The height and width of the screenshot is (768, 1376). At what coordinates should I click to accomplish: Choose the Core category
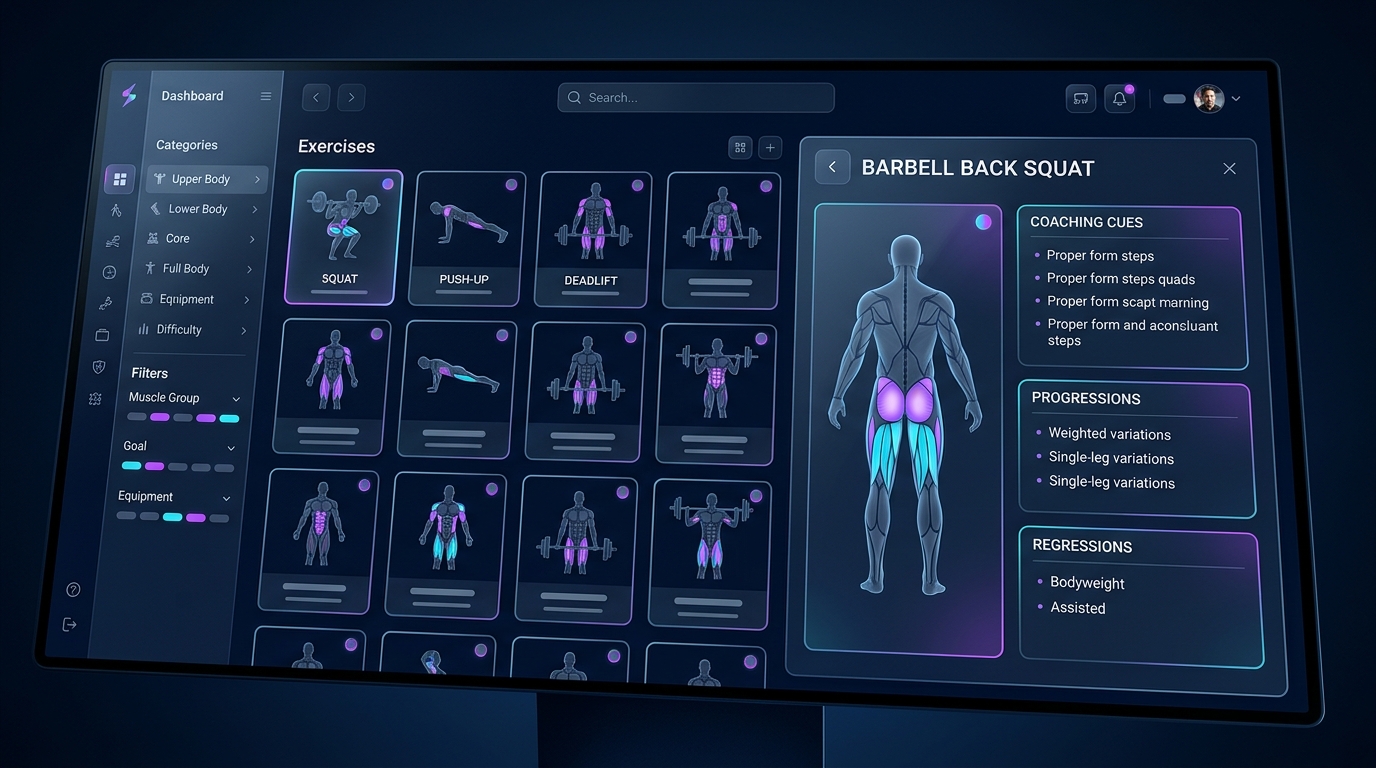tap(195, 239)
